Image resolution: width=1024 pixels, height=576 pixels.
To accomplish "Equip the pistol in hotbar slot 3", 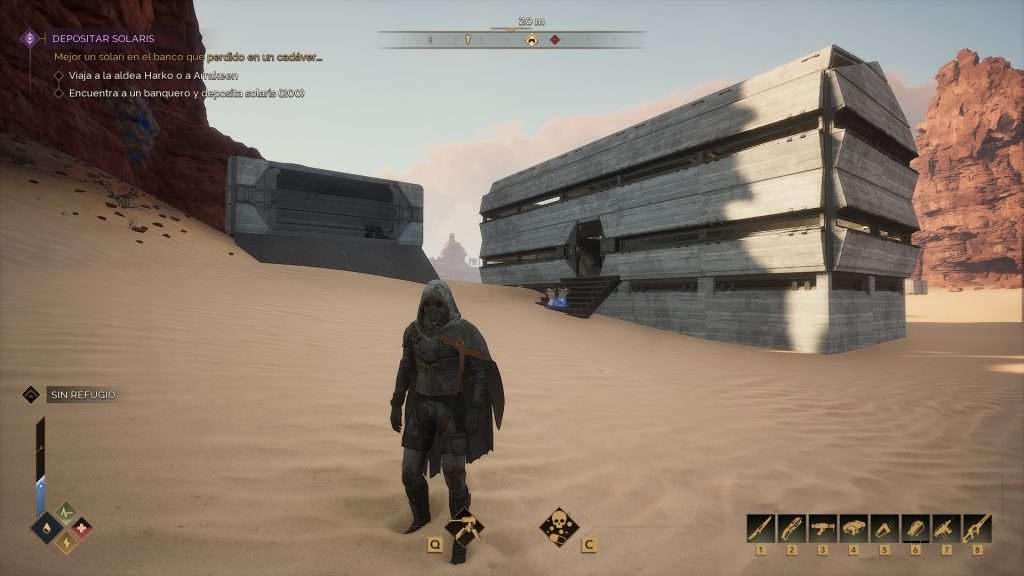I will 823,528.
